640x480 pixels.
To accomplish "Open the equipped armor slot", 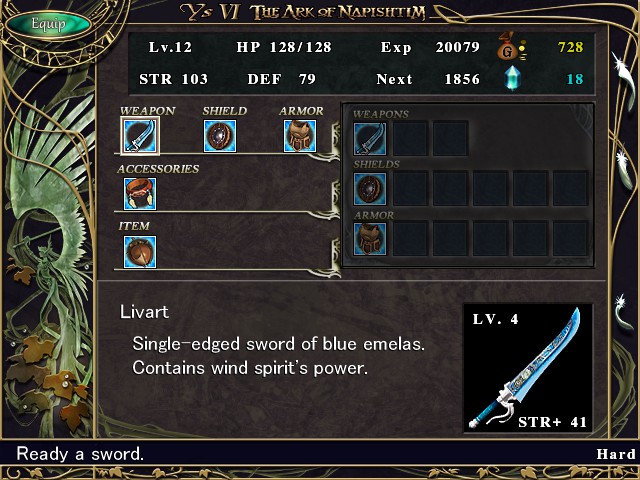I will [299, 135].
